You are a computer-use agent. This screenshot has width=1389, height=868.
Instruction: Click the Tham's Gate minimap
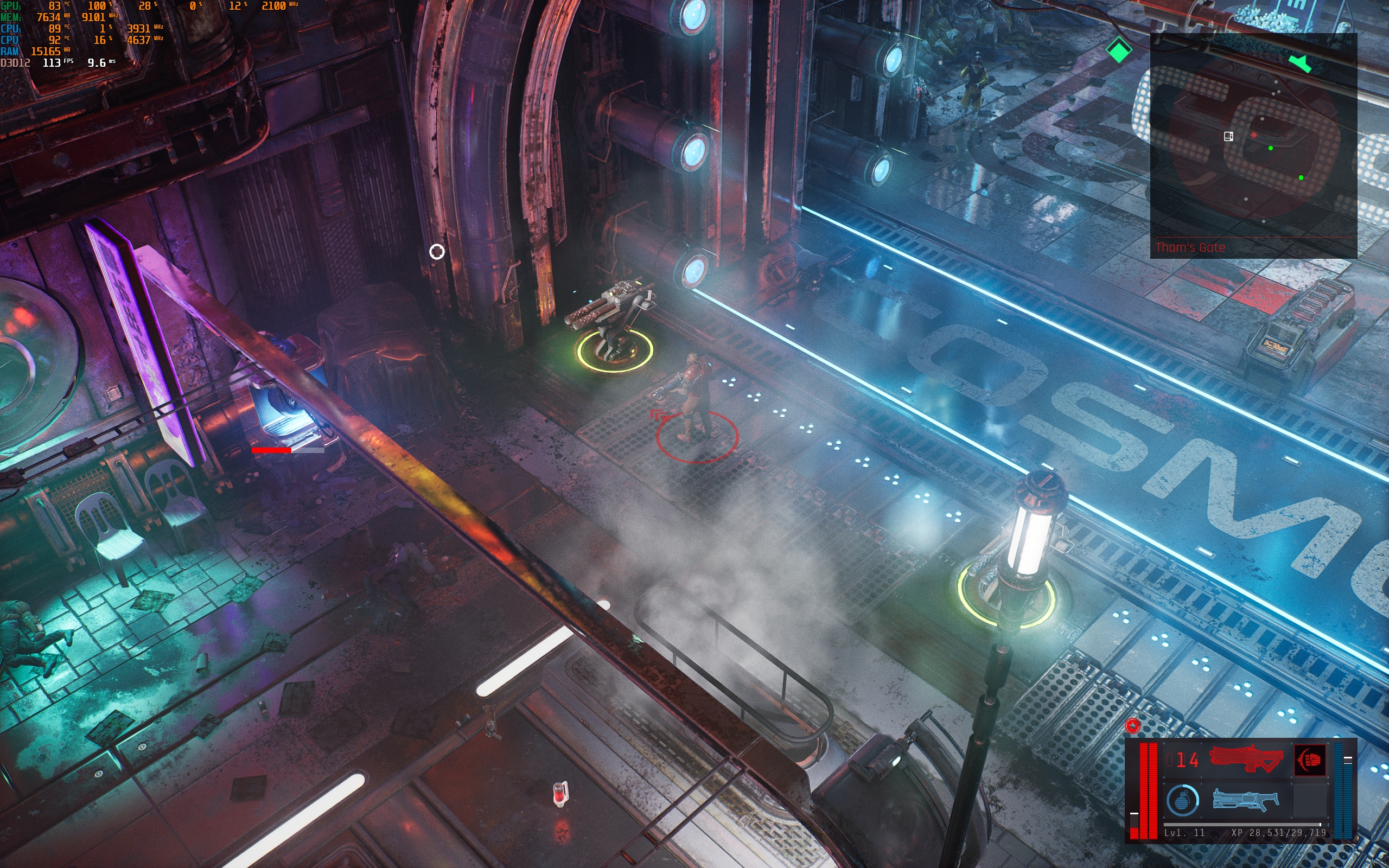(1253, 144)
